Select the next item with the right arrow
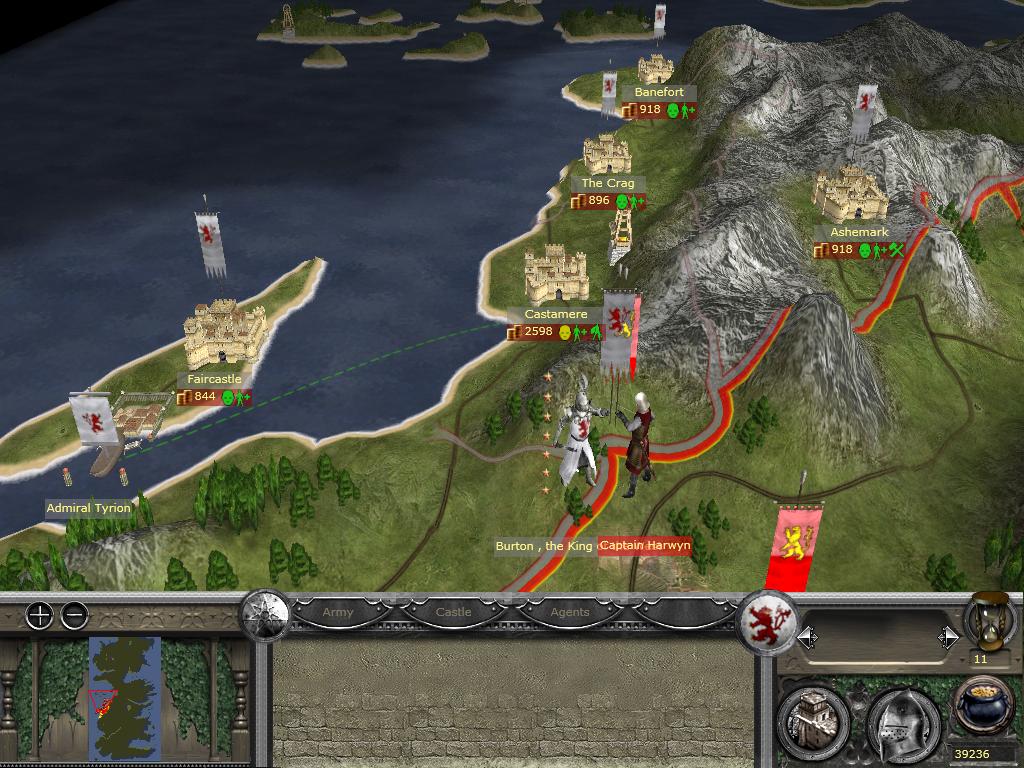This screenshot has height=768, width=1024. [x=947, y=637]
